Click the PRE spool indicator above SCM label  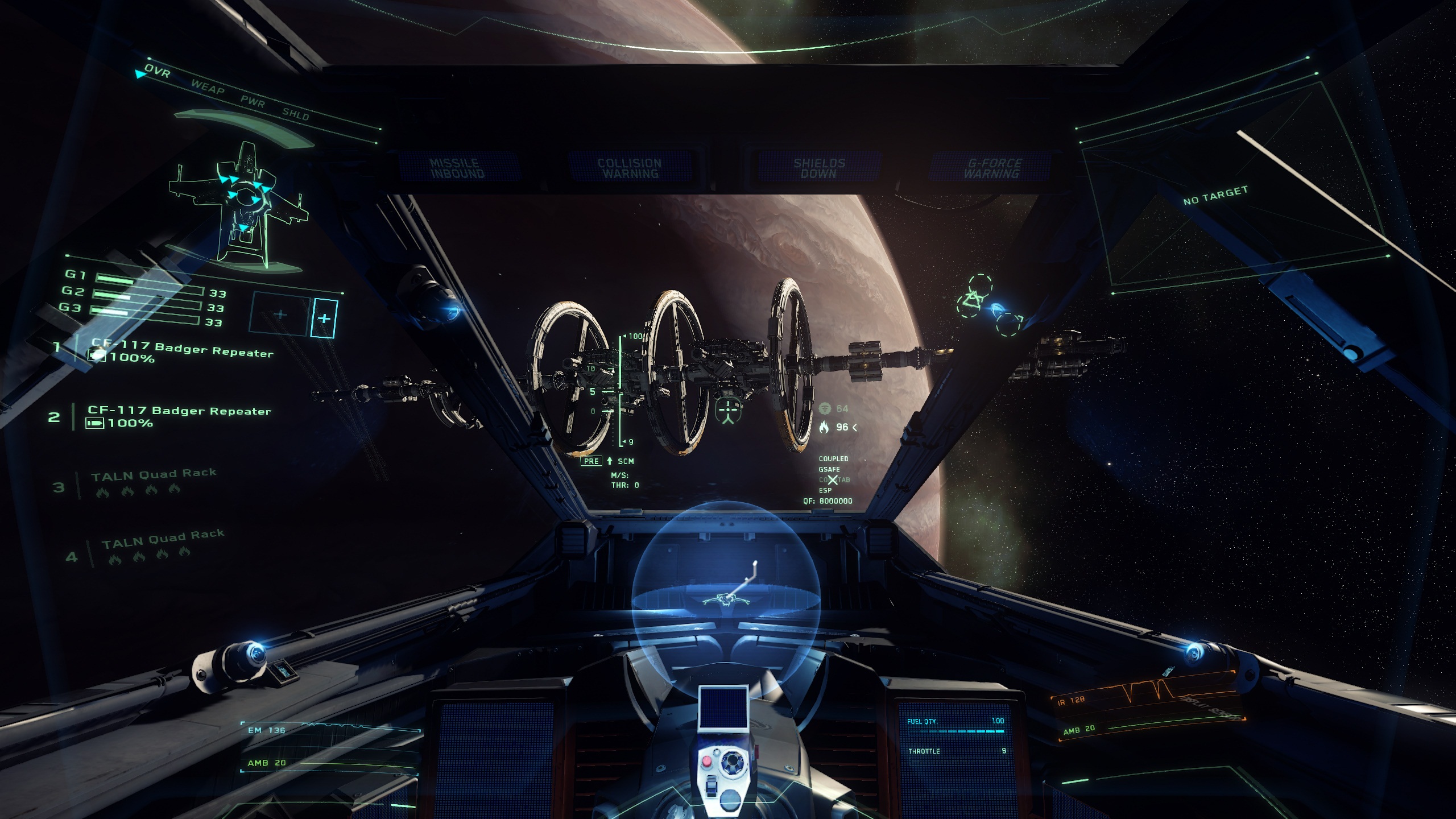pyautogui.click(x=592, y=461)
